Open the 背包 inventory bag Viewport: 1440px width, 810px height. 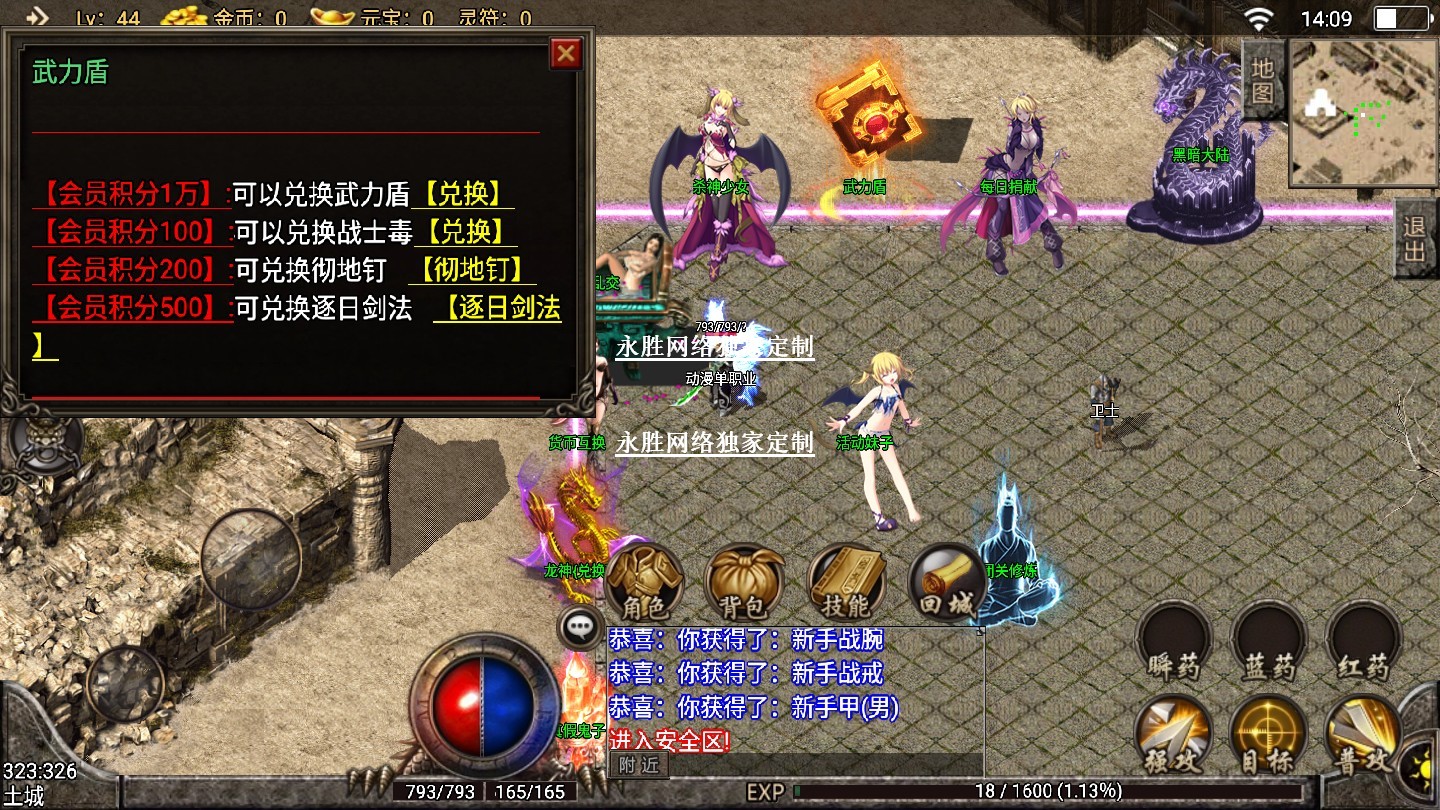(x=743, y=583)
